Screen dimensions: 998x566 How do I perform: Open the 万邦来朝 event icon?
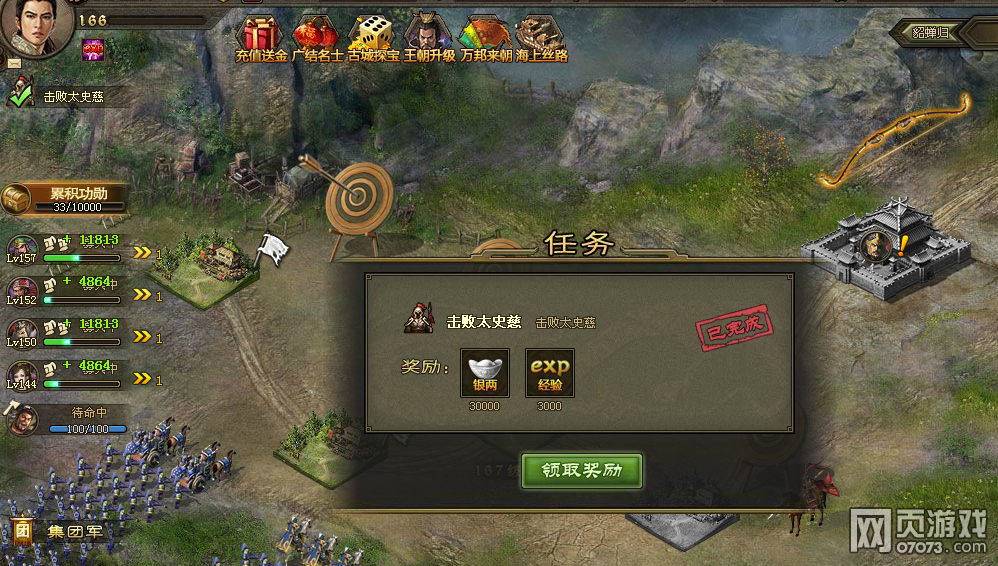tap(485, 38)
